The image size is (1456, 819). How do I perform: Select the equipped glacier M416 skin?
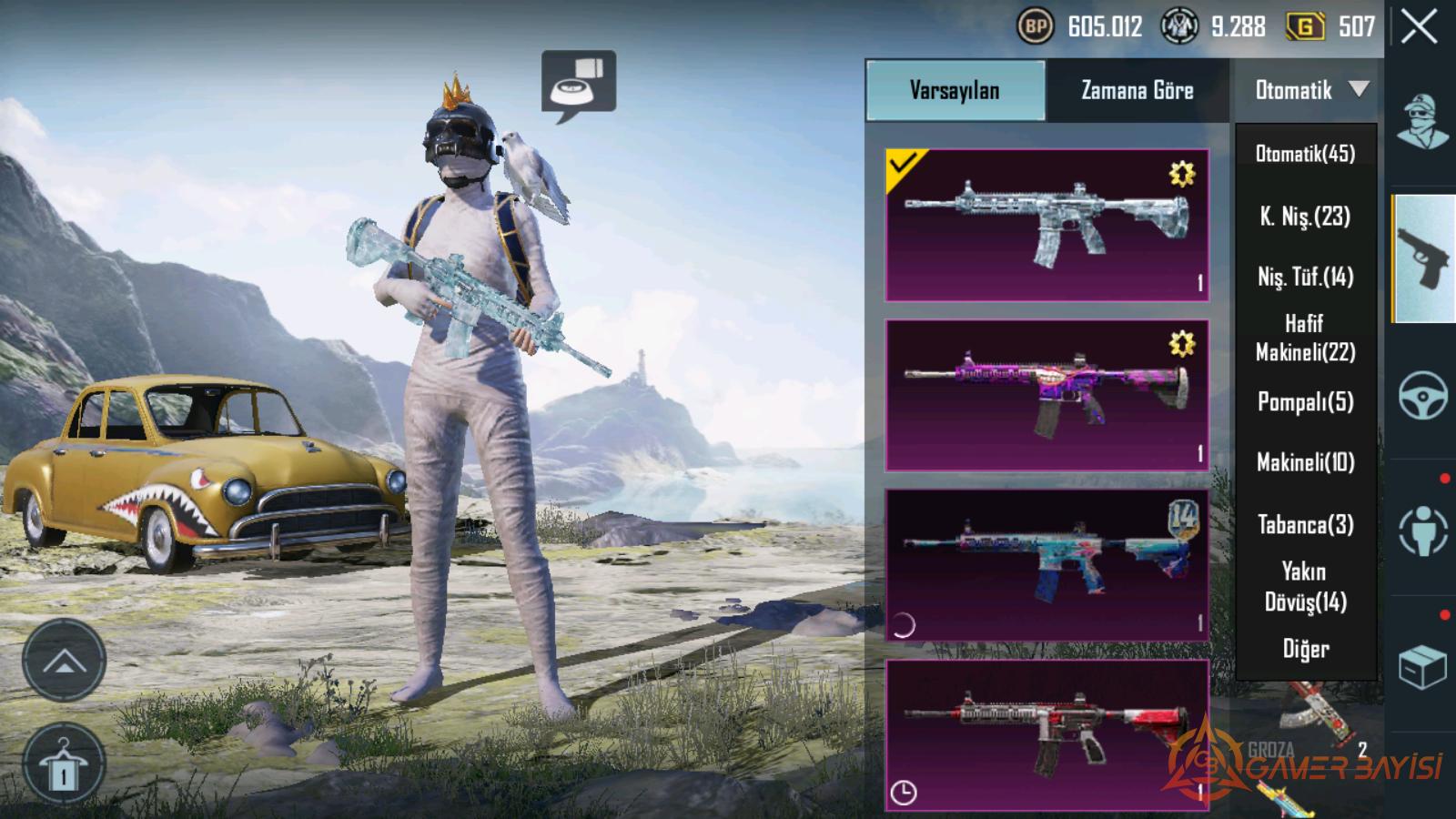pyautogui.click(x=1046, y=225)
